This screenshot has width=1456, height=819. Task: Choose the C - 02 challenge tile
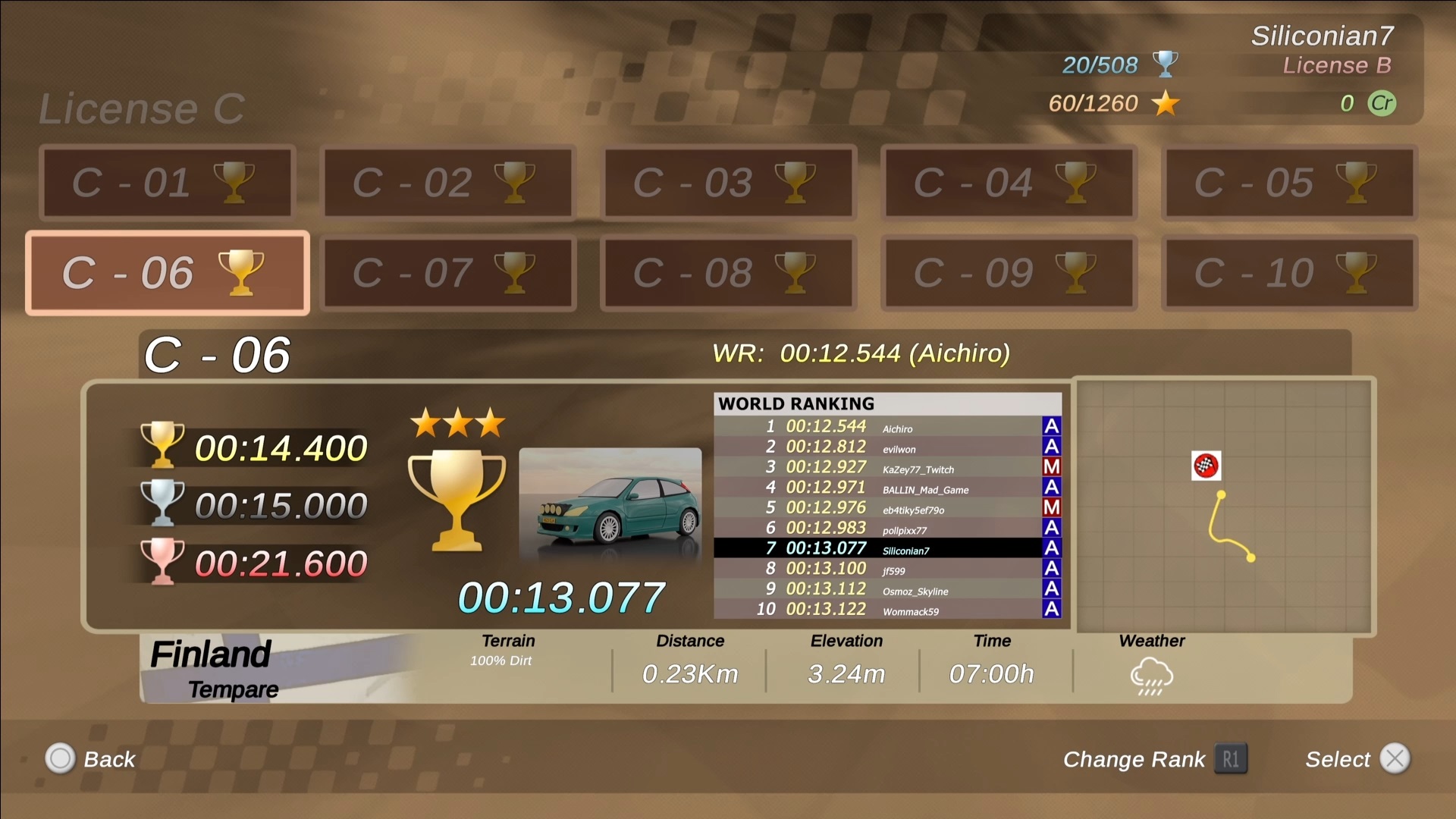click(x=447, y=183)
